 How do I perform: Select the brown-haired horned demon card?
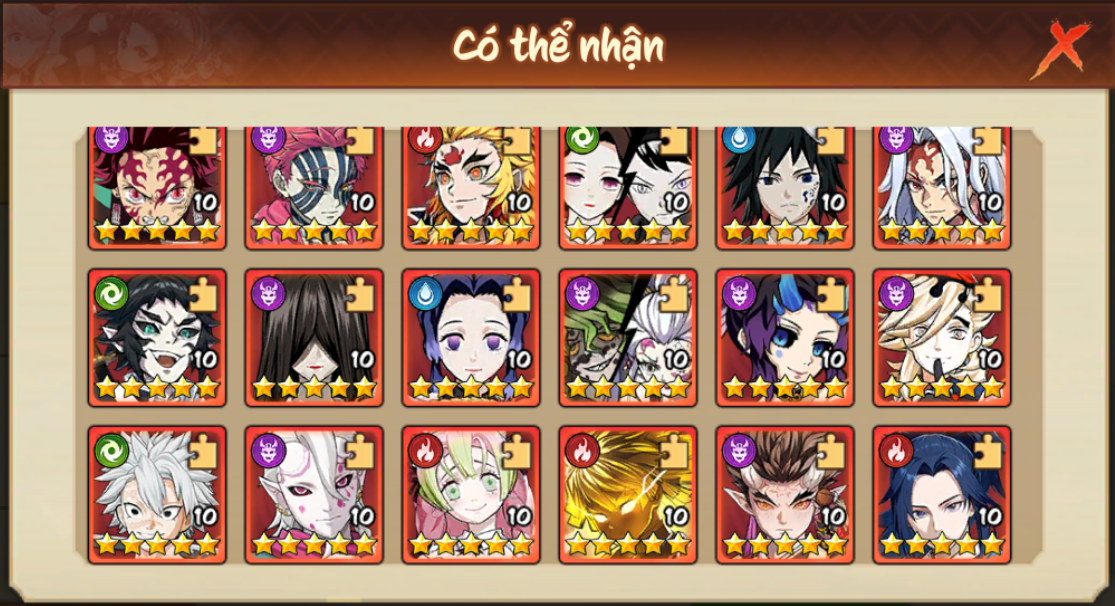(x=785, y=495)
